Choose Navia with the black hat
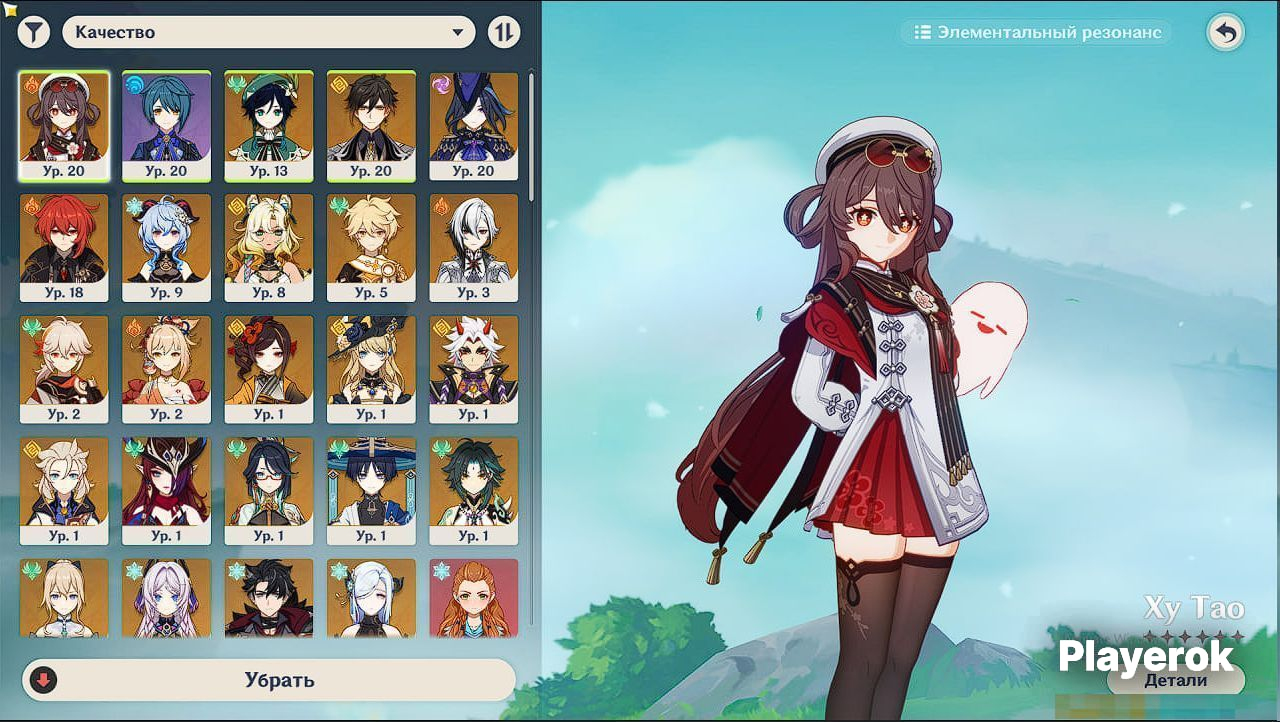 click(371, 369)
